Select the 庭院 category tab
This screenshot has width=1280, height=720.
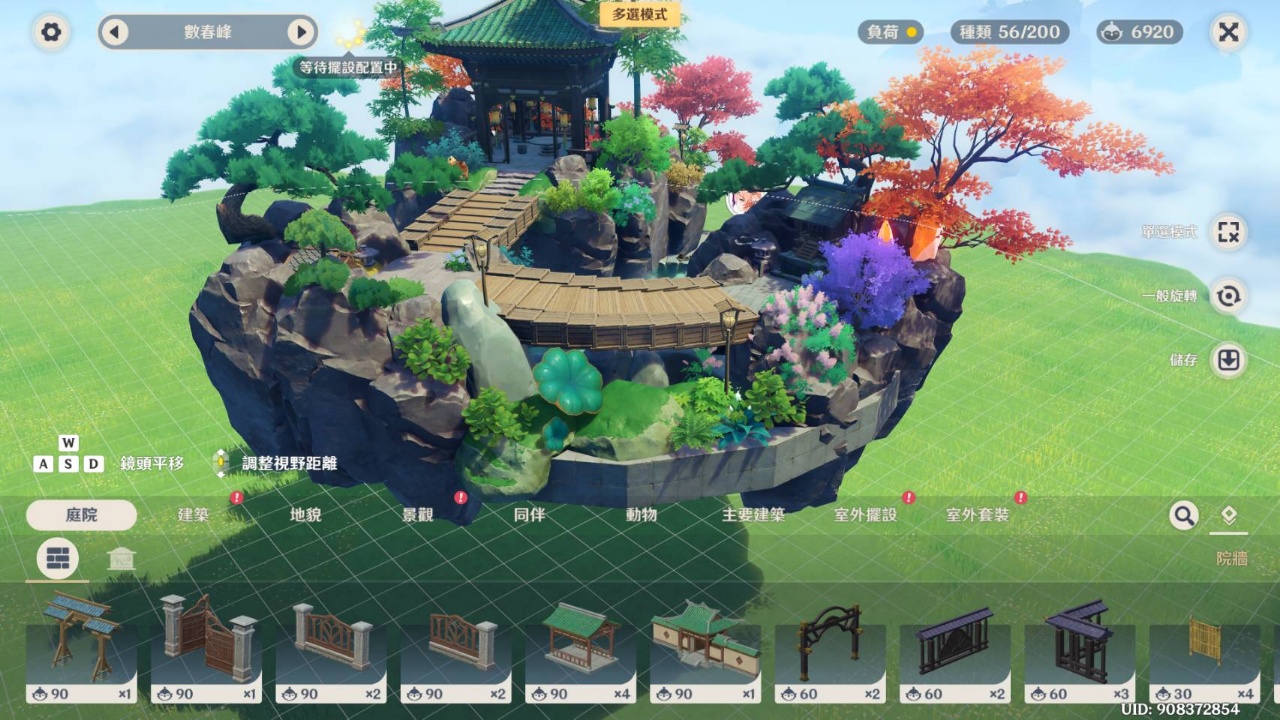82,515
